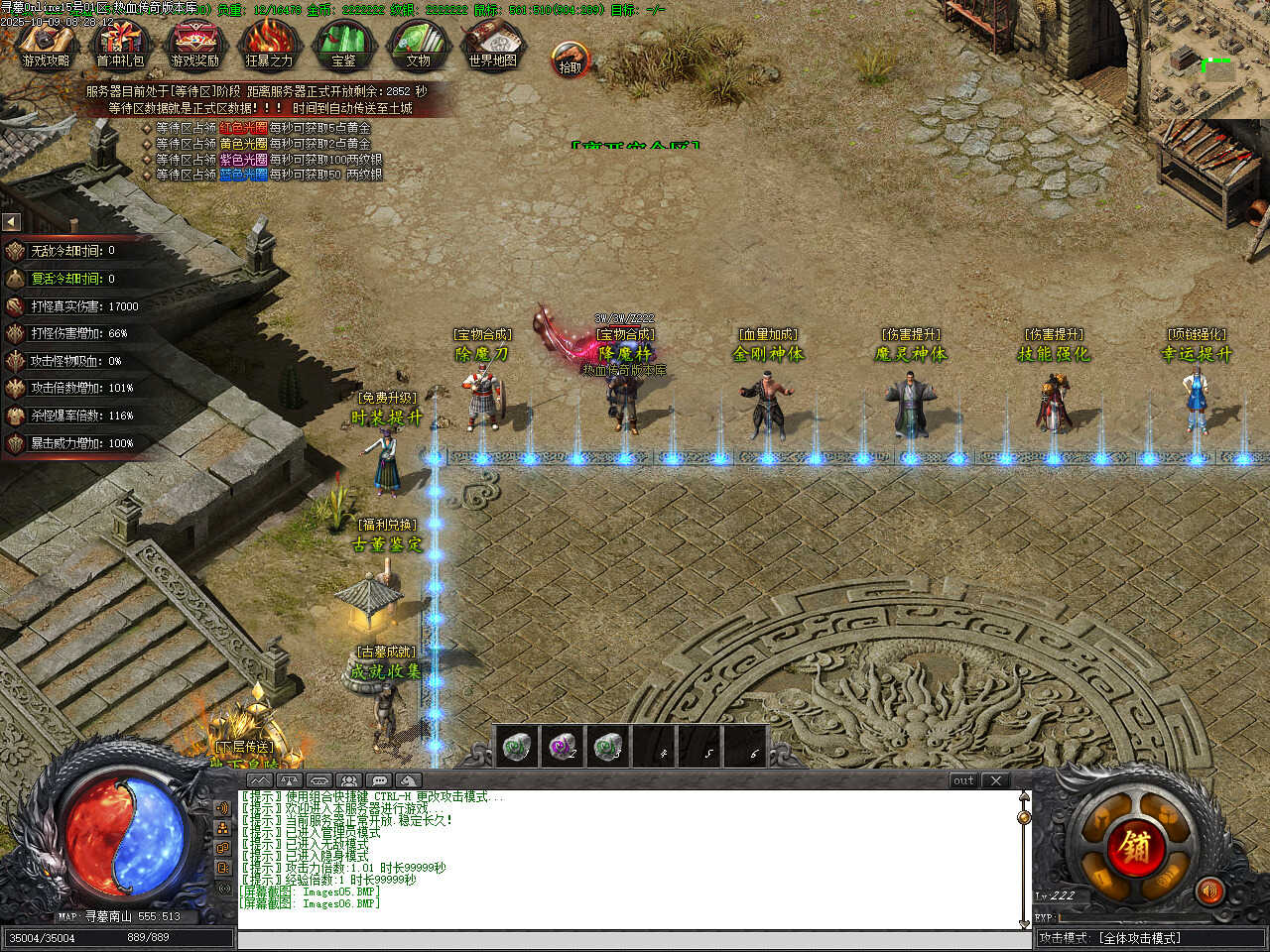Open the 游戏攻略 game guide
This screenshot has width=1270, height=952.
click(x=46, y=45)
